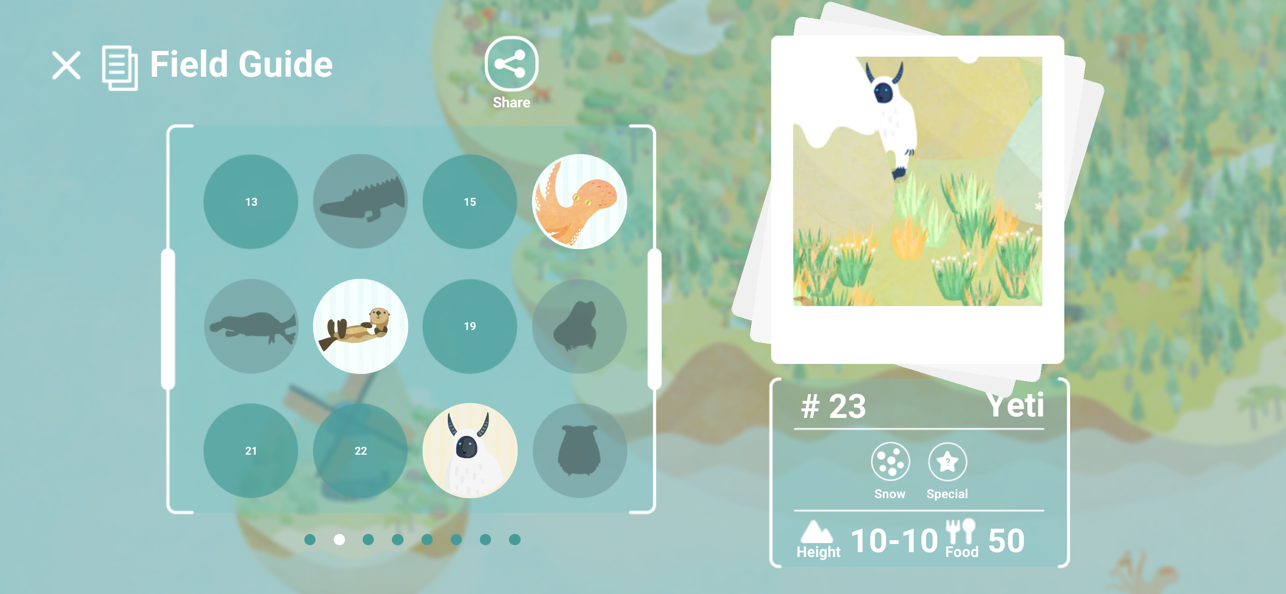This screenshot has height=594, width=1286.
Task: Select locked entry number 19
Action: [x=470, y=327]
